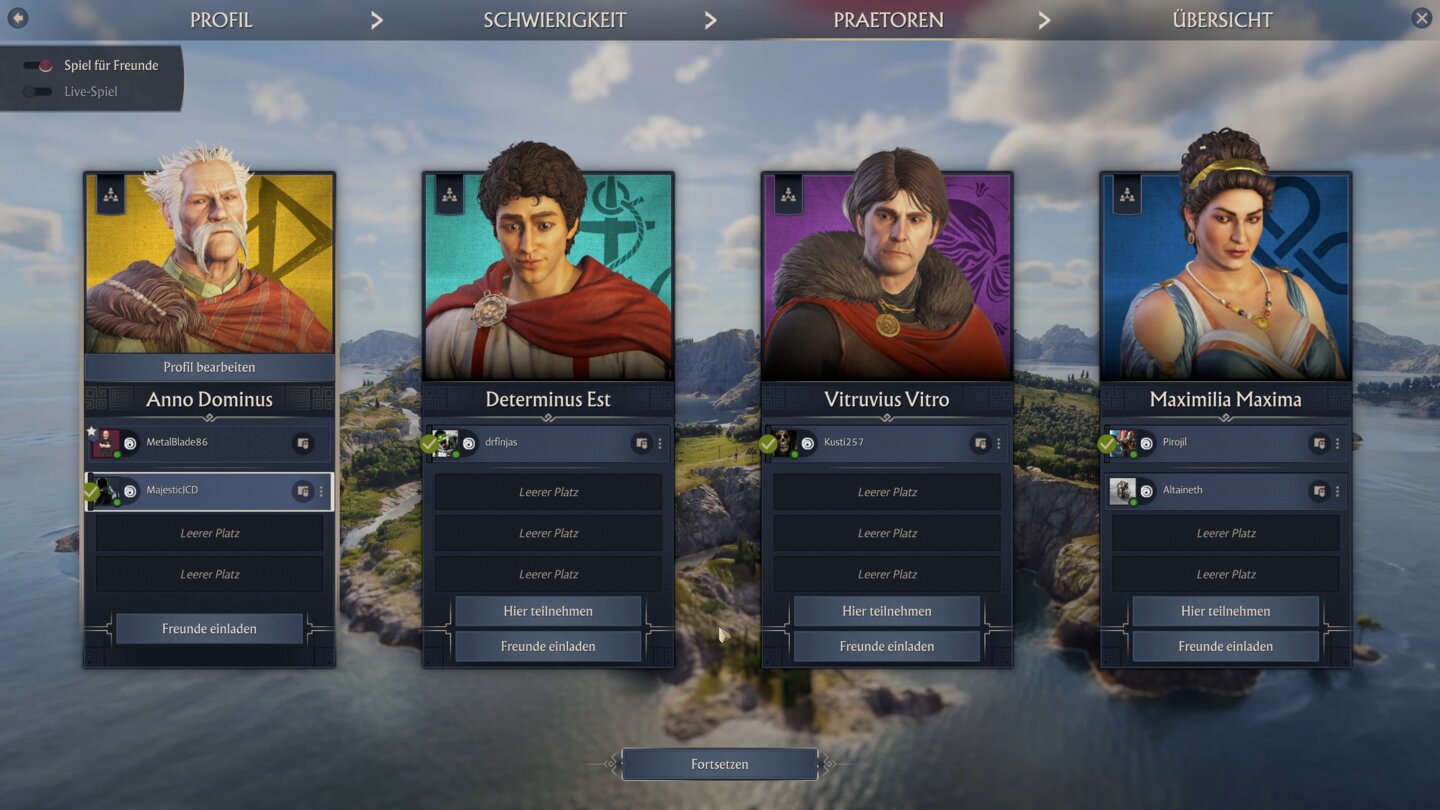Switch to the PROFIL step

pos(221,20)
